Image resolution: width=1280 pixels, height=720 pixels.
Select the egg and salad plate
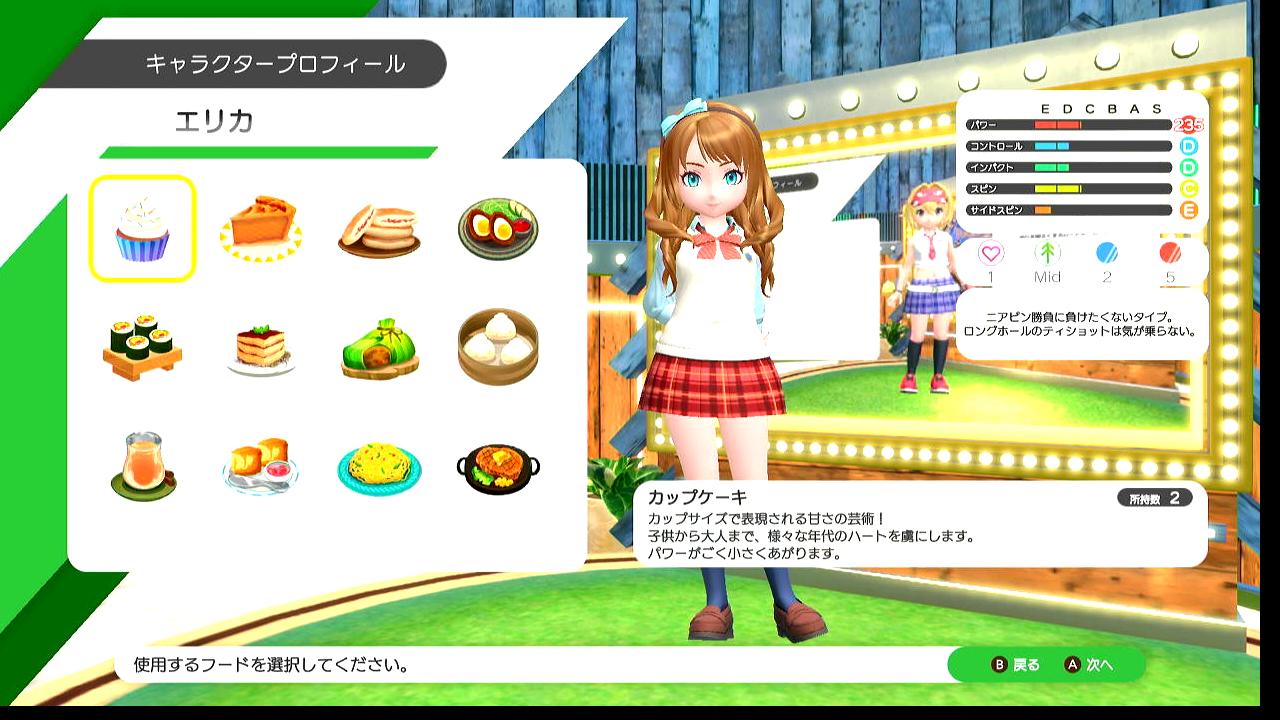pyautogui.click(x=498, y=229)
